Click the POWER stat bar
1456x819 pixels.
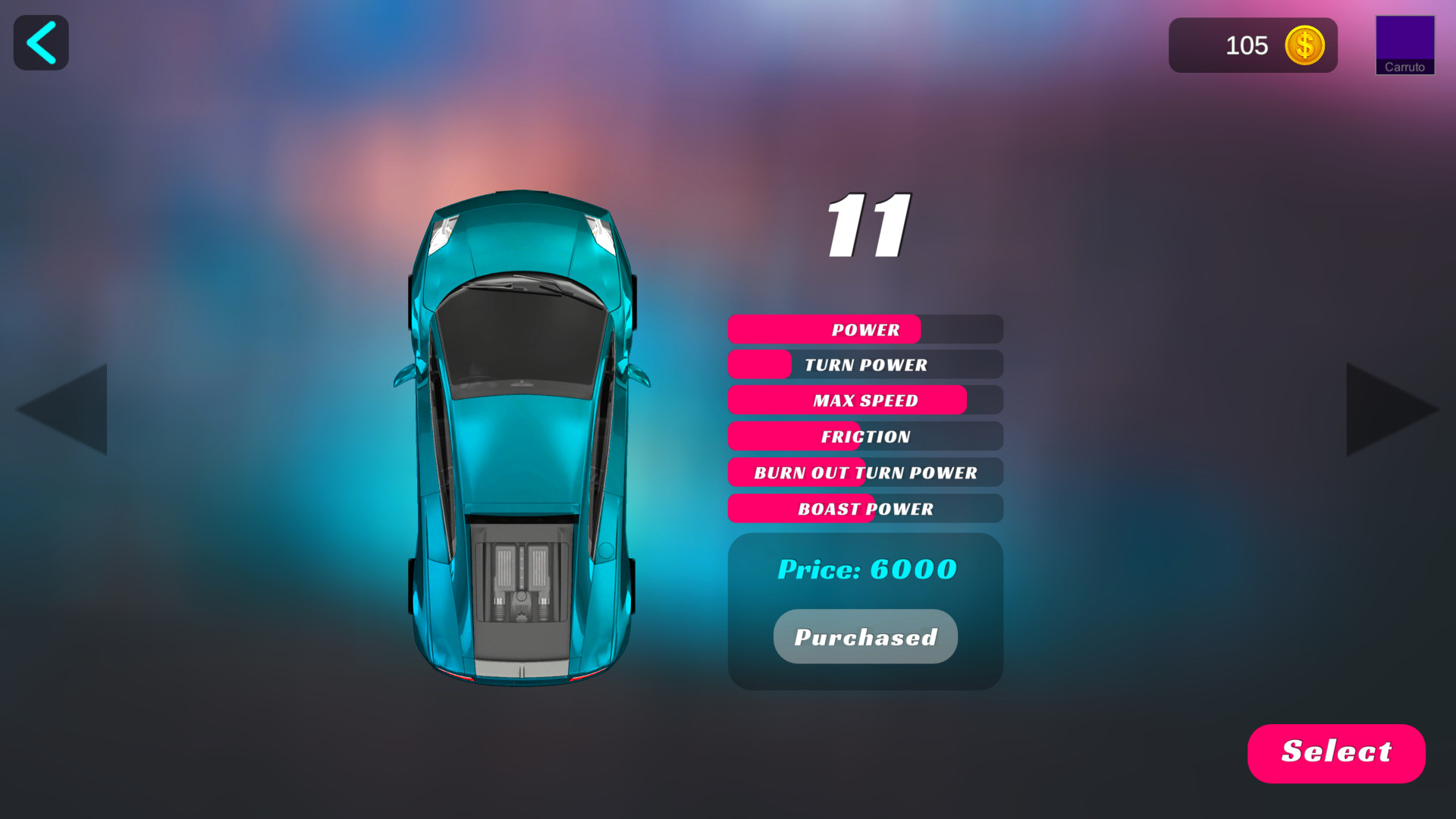tap(864, 329)
